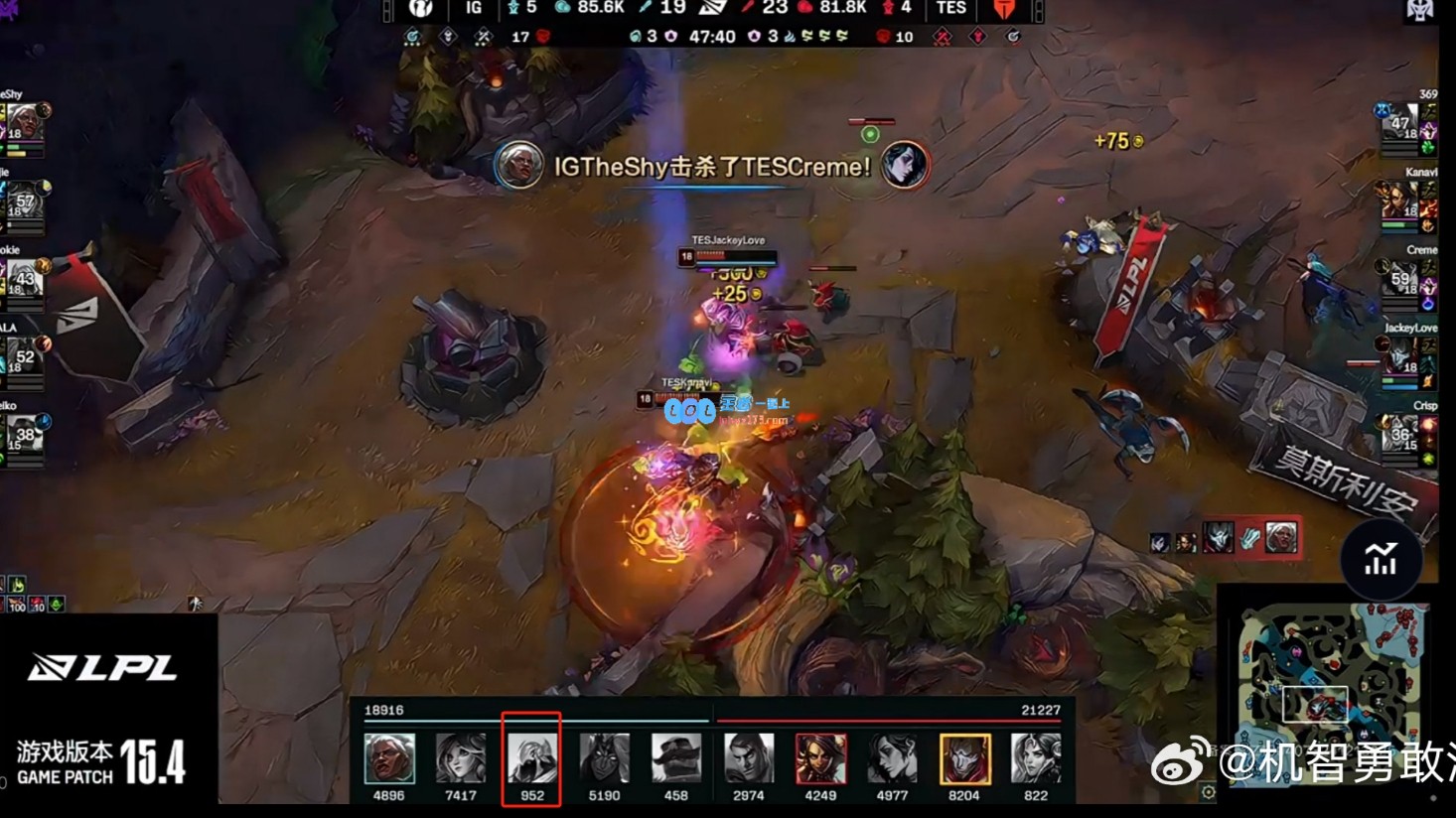Image resolution: width=1456 pixels, height=818 pixels.
Task: Select the damage portrait showing 4249
Action: point(820,758)
